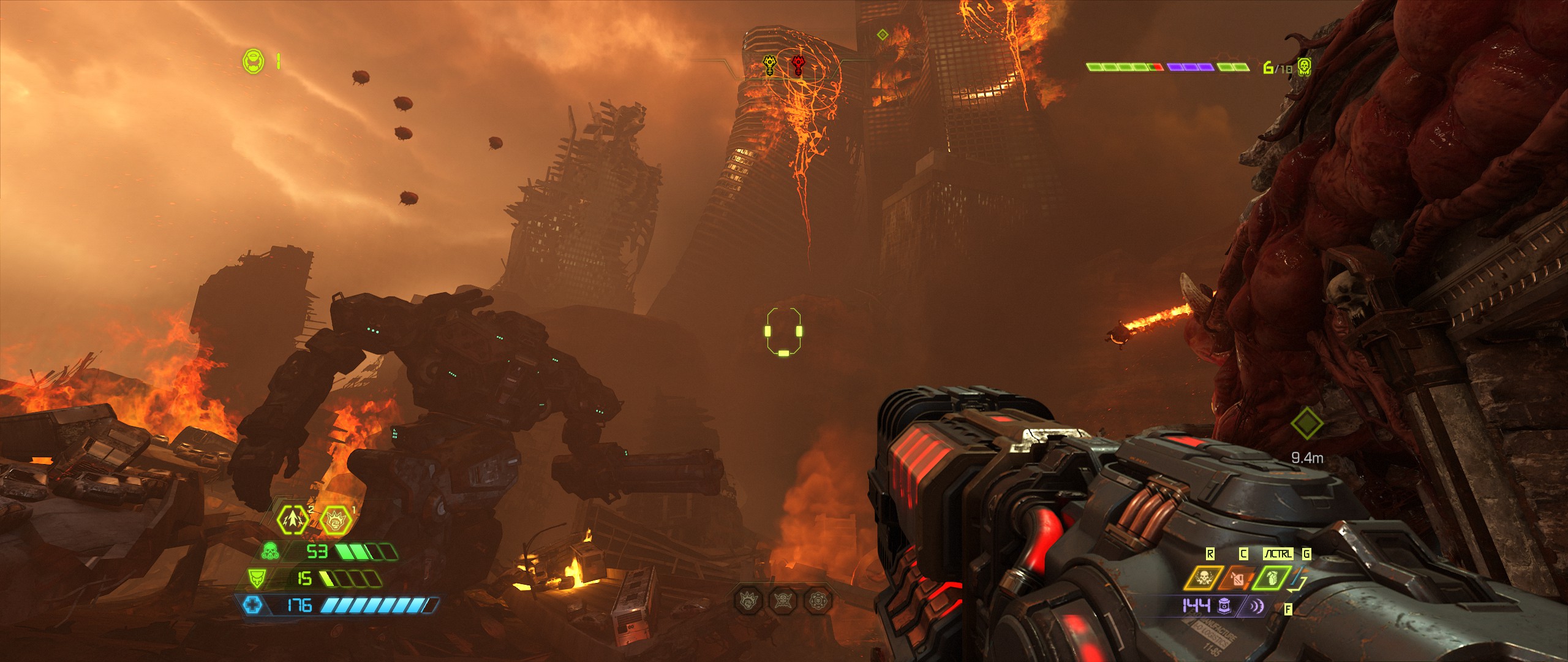Click the extra life helmet icon
Screen dimensions: 1568x662
[x=253, y=62]
